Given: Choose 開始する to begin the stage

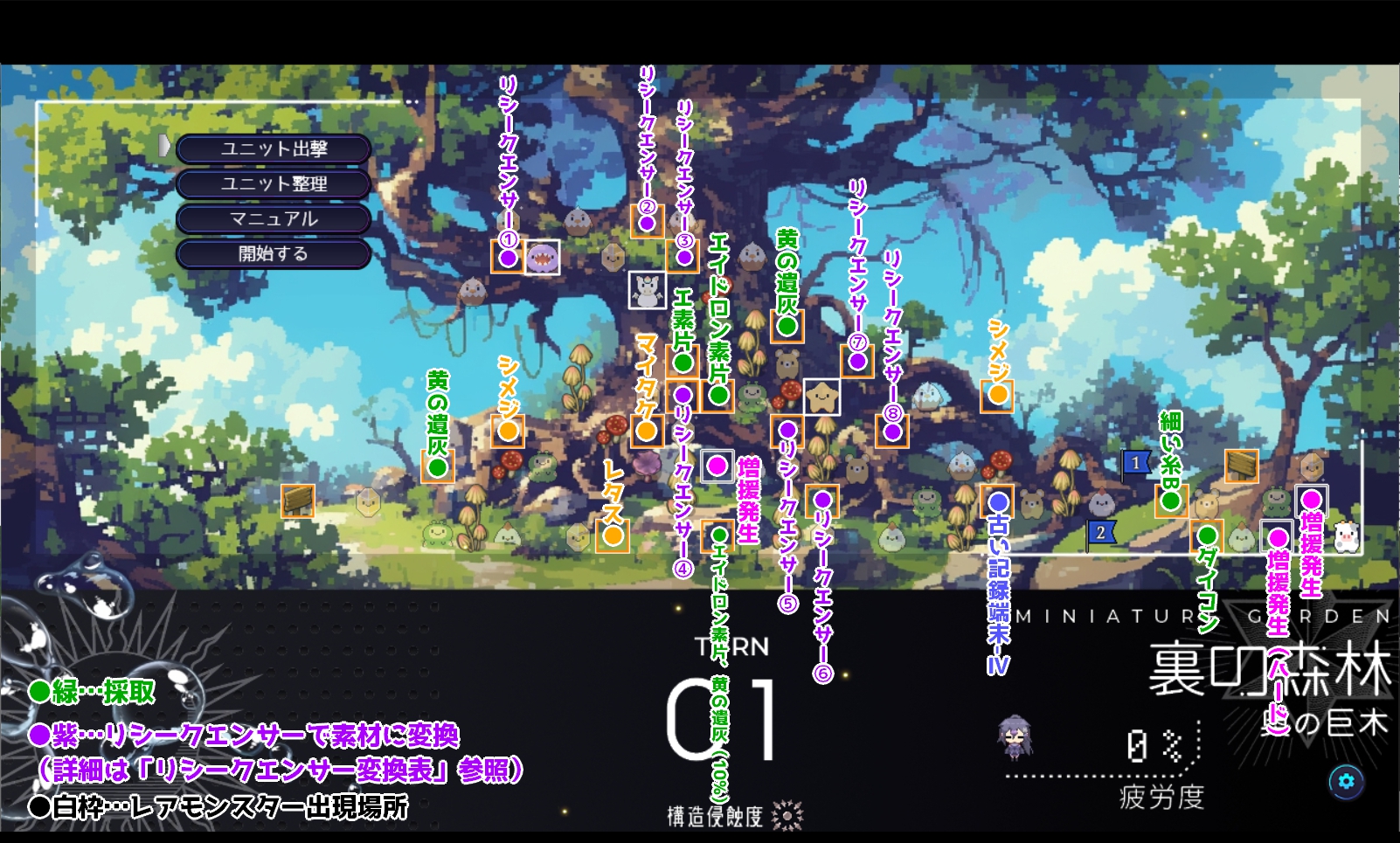Looking at the screenshot, I should point(274,254).
